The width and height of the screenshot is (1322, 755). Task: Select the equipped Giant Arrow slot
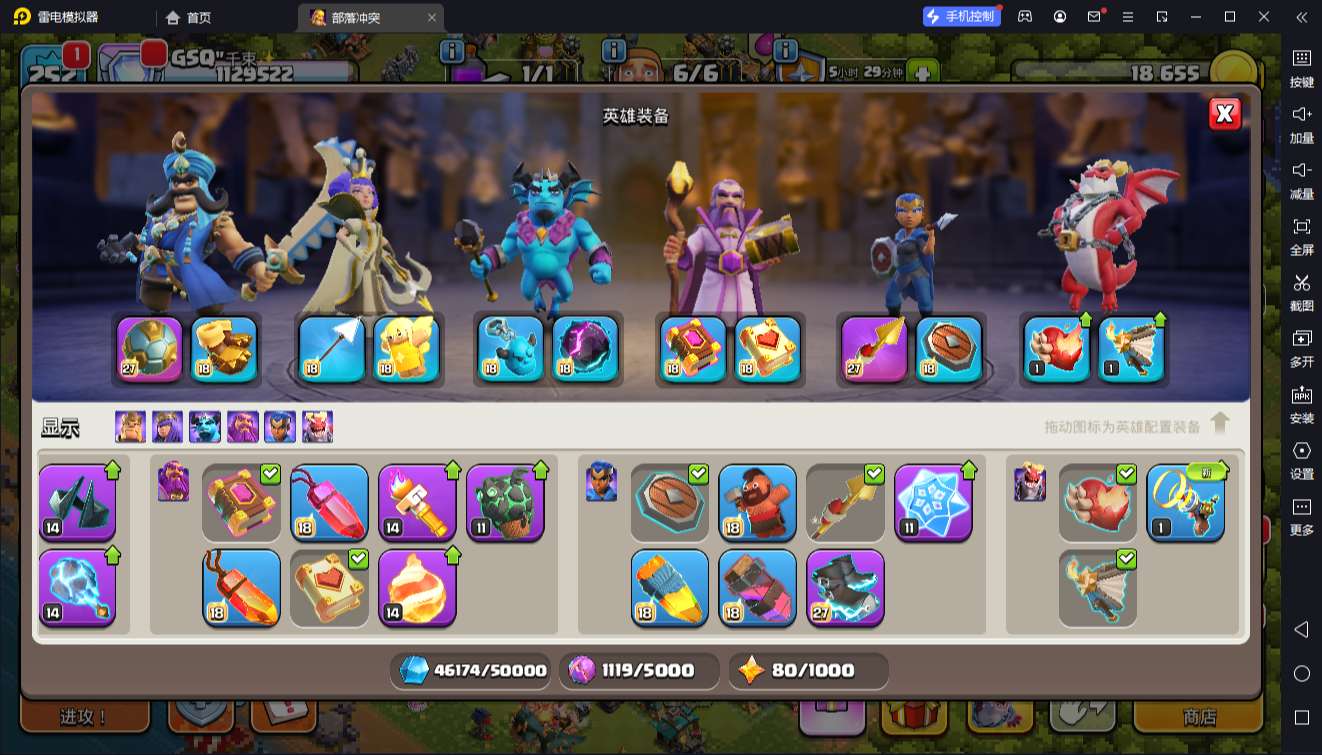coord(332,349)
